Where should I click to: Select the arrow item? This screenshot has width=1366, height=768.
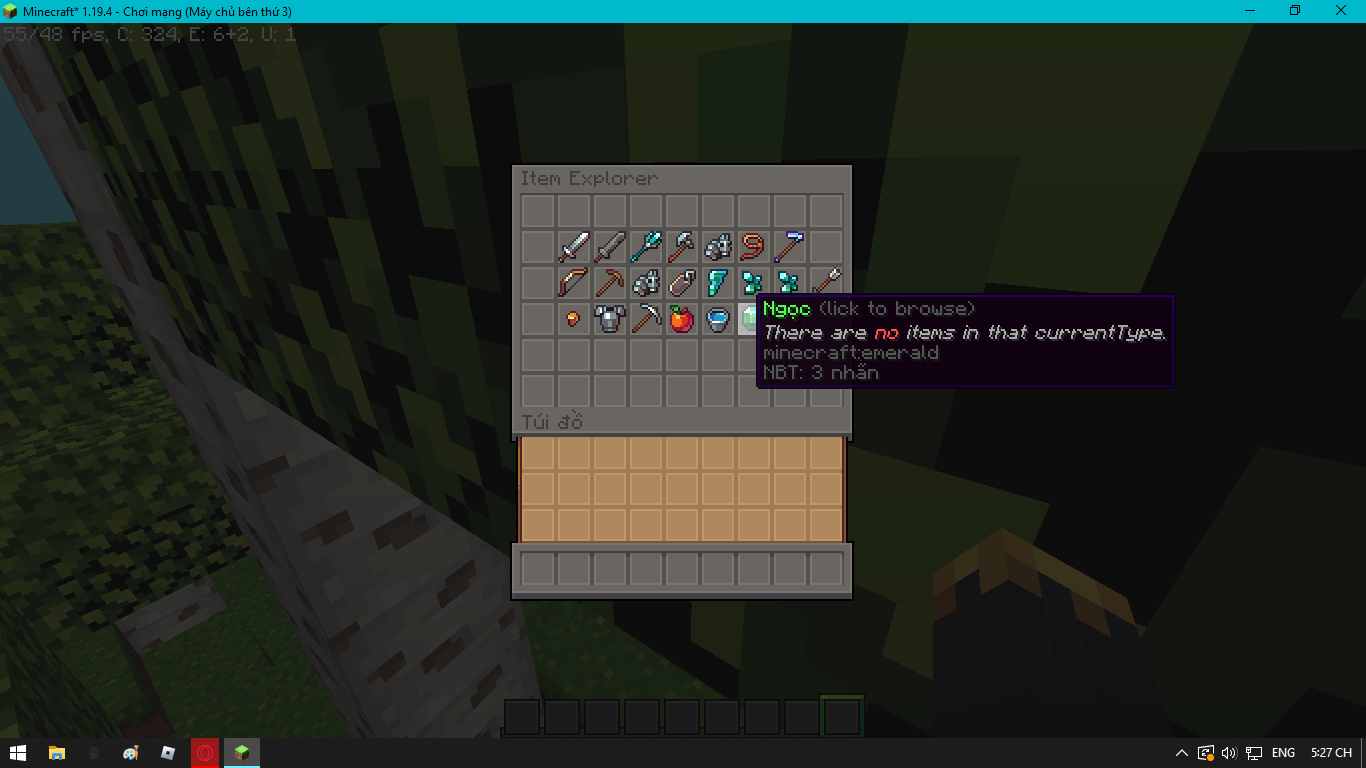coord(826,282)
